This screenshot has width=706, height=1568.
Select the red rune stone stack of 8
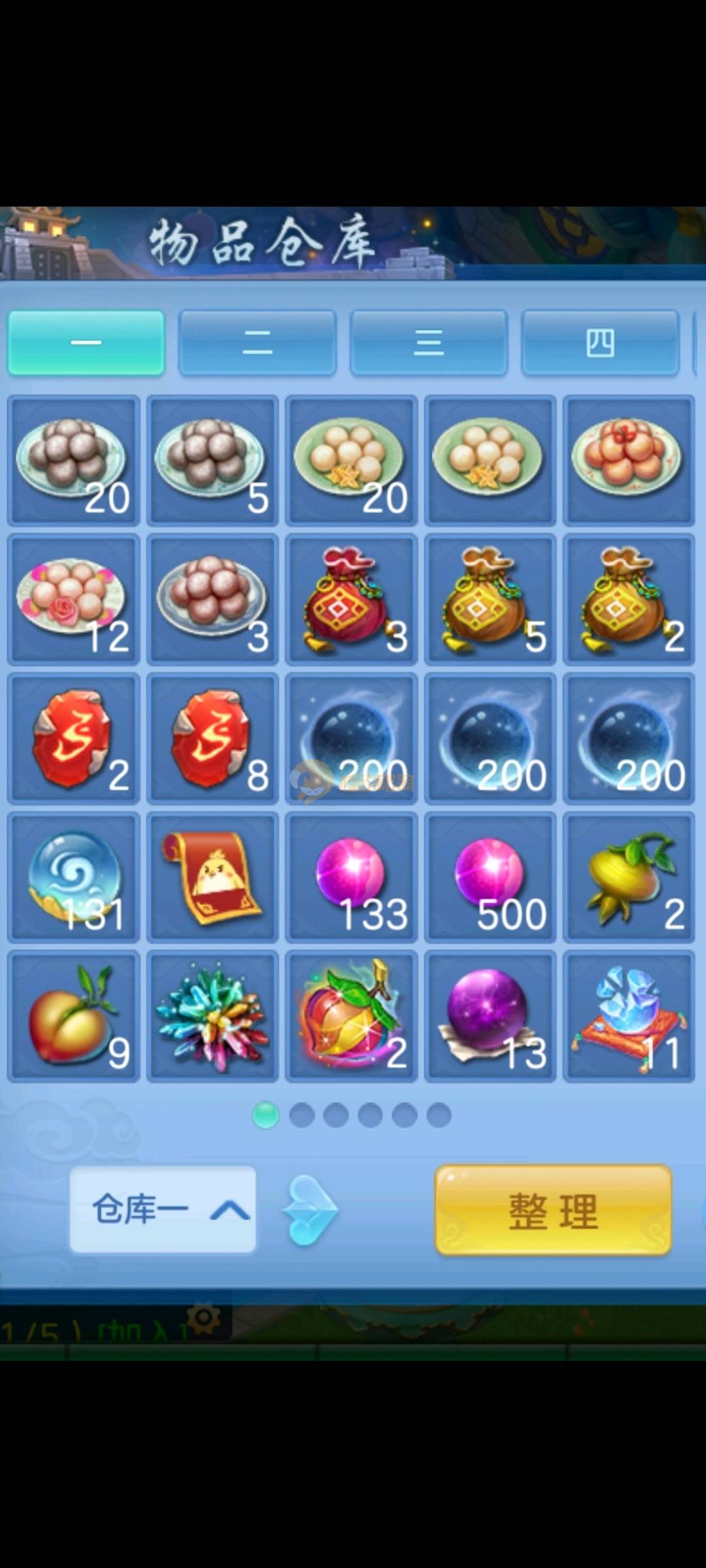coord(212,738)
